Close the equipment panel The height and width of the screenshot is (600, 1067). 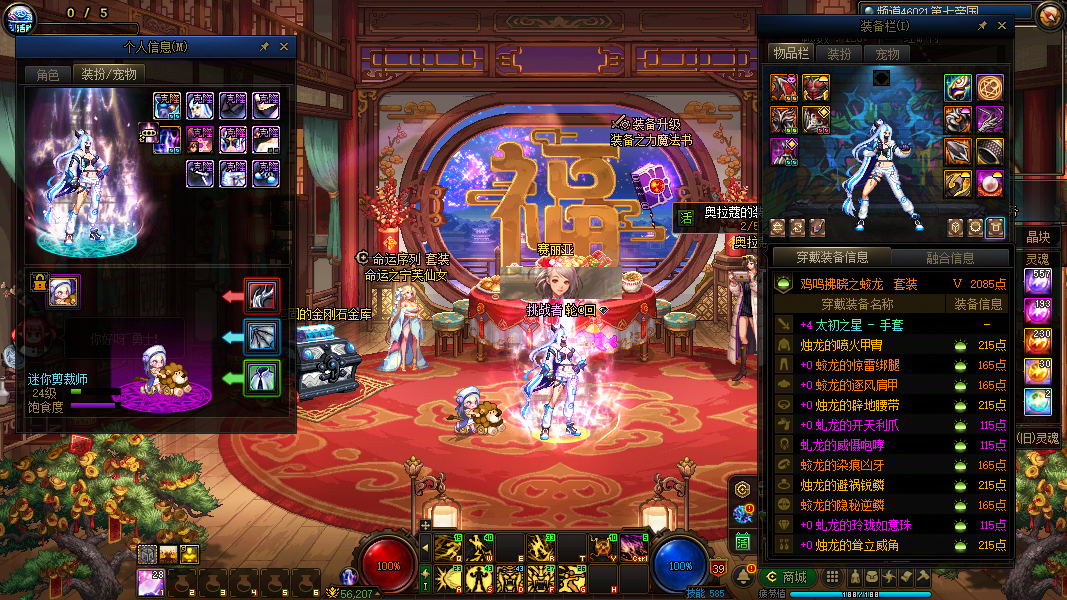coord(1003,26)
